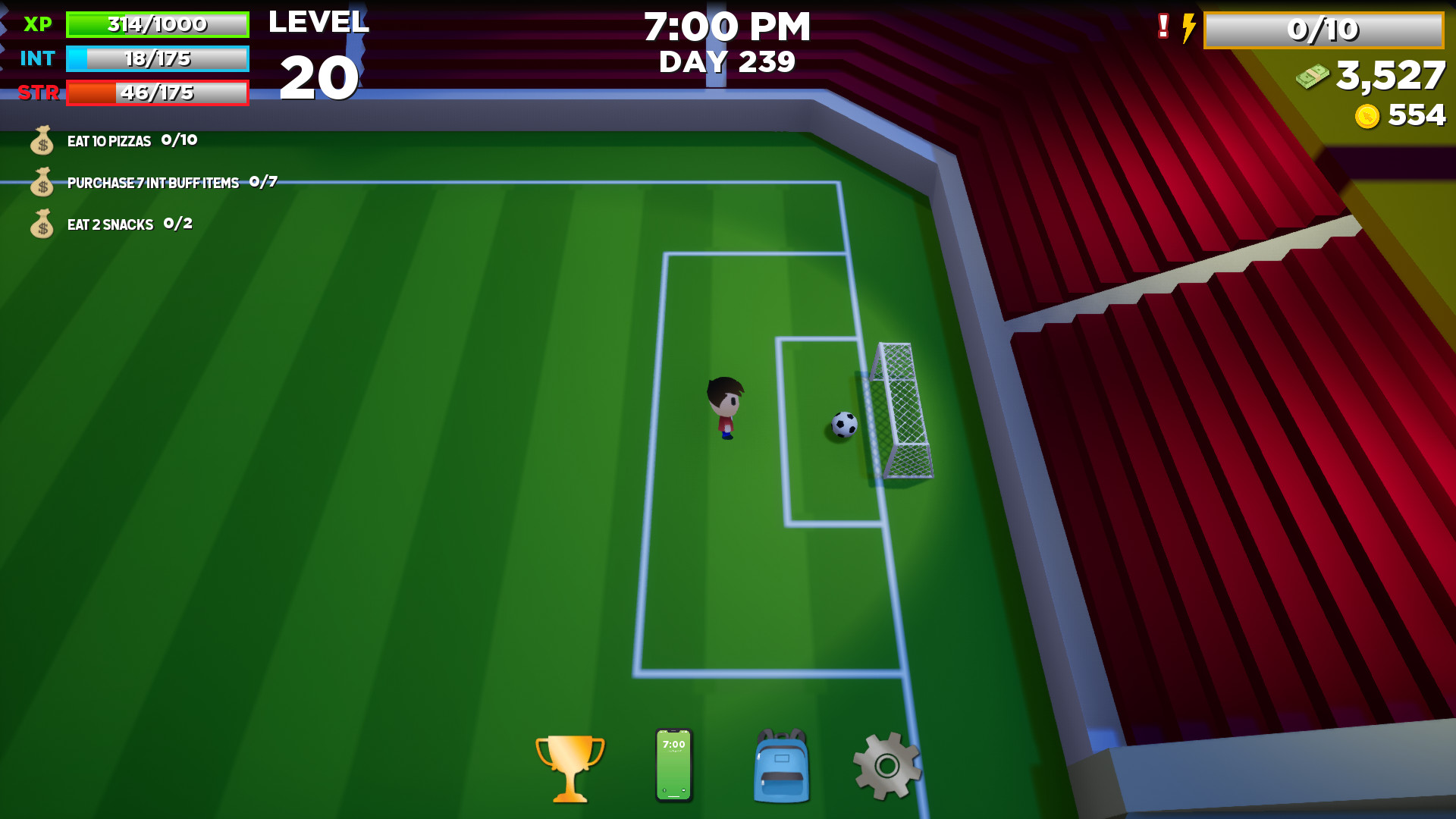This screenshot has height=819, width=1456.
Task: Click the DAY 239 label
Action: 726,61
